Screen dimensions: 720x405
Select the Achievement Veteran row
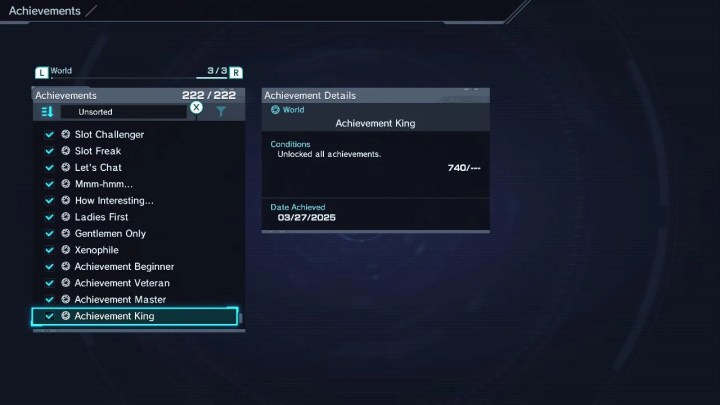click(x=122, y=283)
